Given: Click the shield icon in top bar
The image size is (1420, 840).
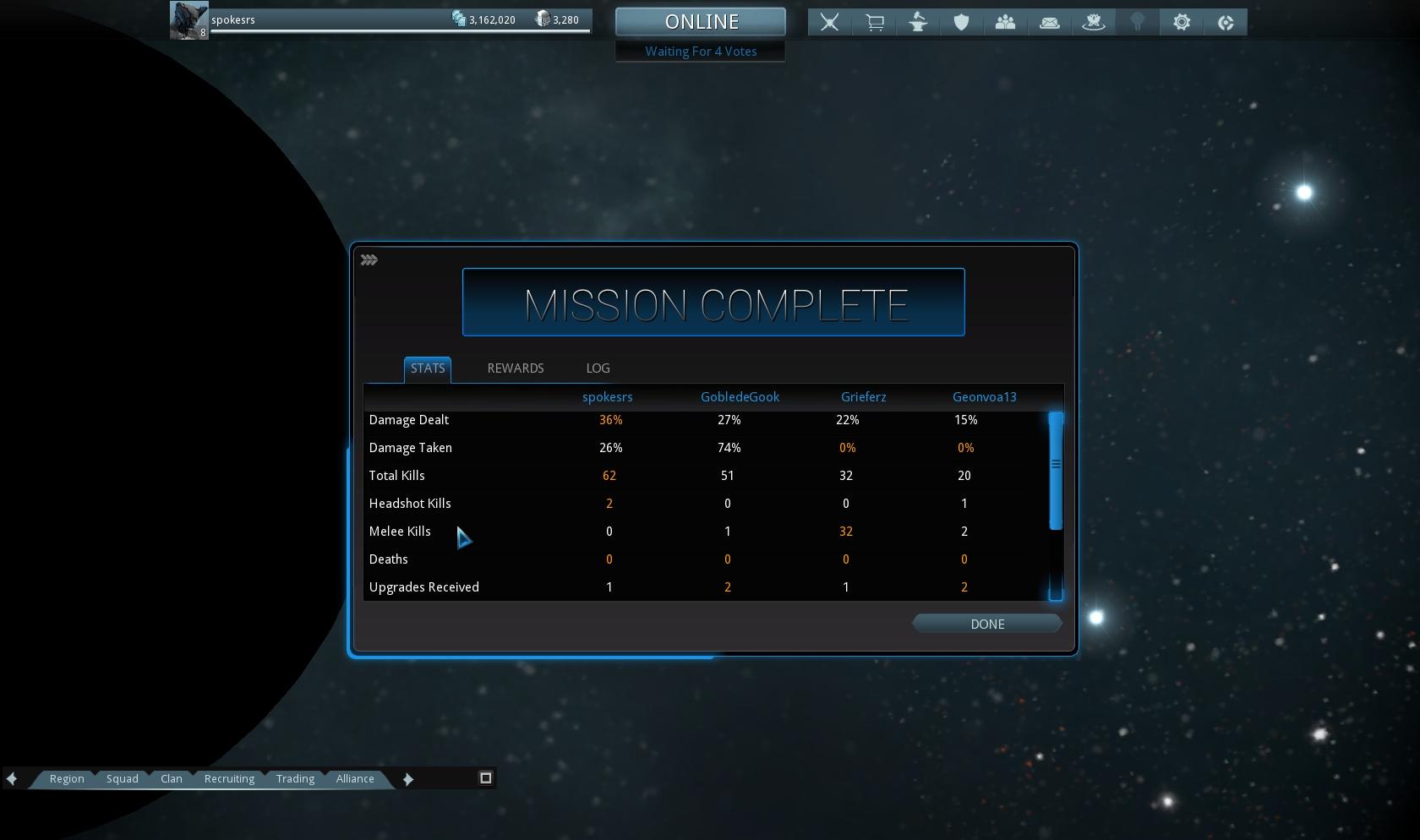Looking at the screenshot, I should click(961, 23).
